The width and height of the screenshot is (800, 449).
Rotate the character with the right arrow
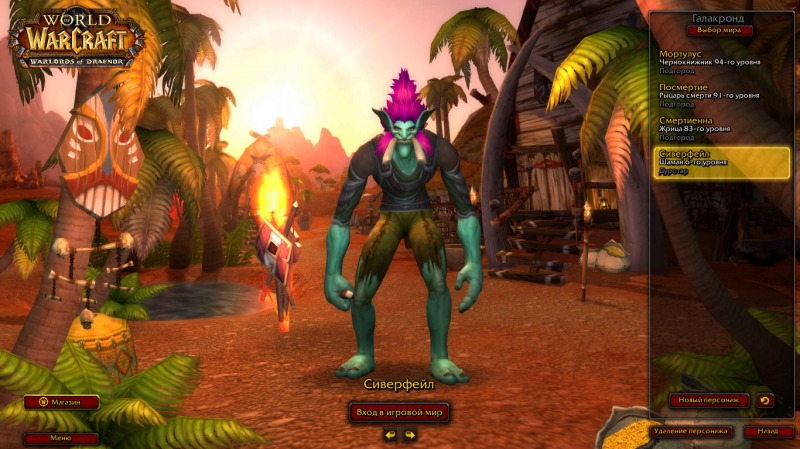409,435
